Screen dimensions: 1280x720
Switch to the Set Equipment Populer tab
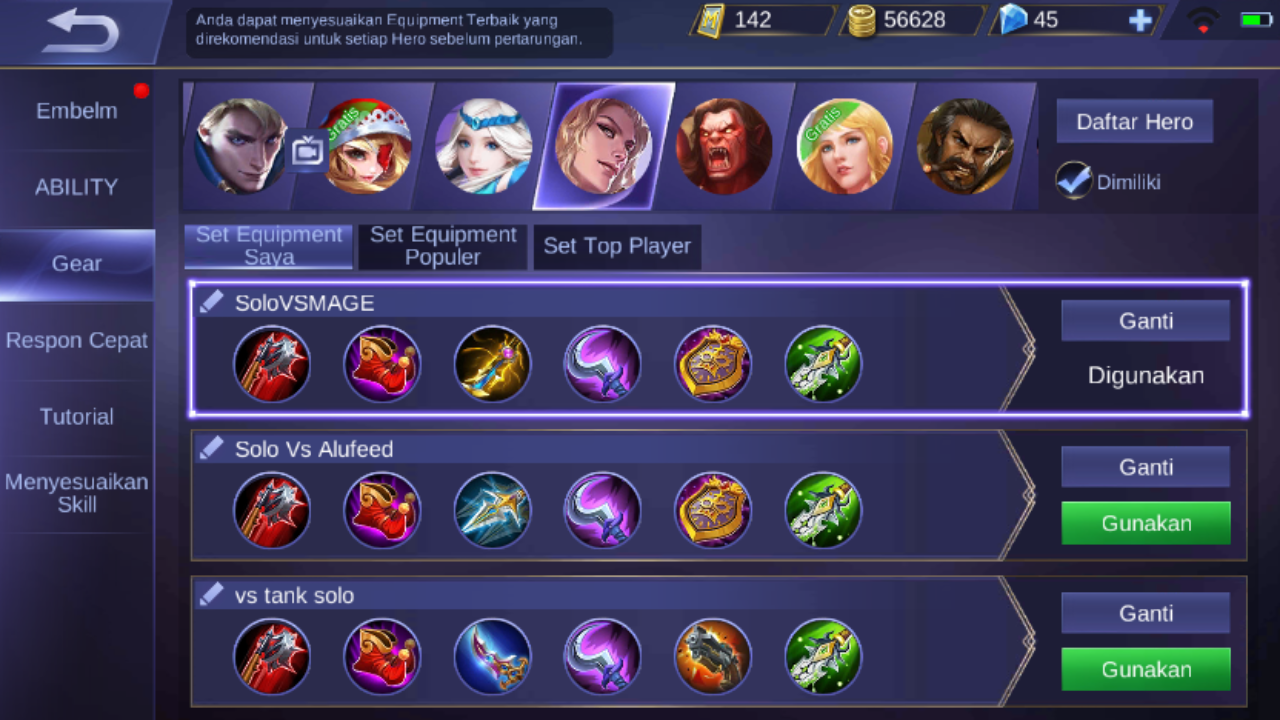[x=442, y=246]
